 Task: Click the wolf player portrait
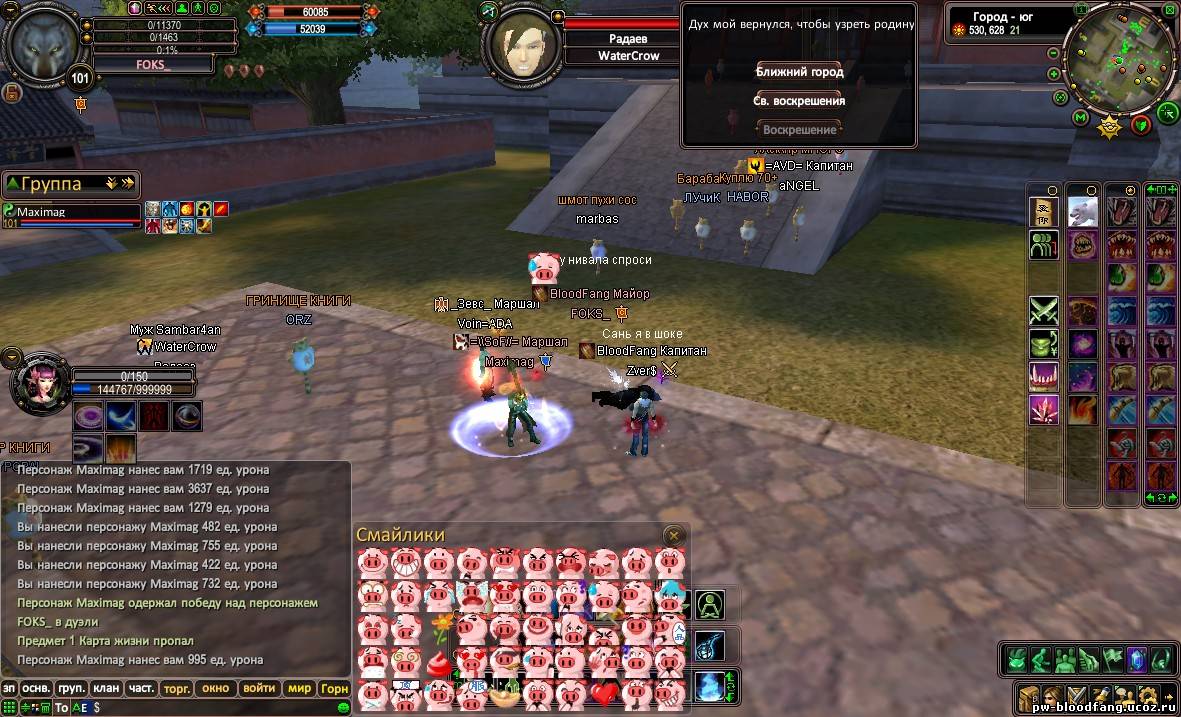[45, 47]
